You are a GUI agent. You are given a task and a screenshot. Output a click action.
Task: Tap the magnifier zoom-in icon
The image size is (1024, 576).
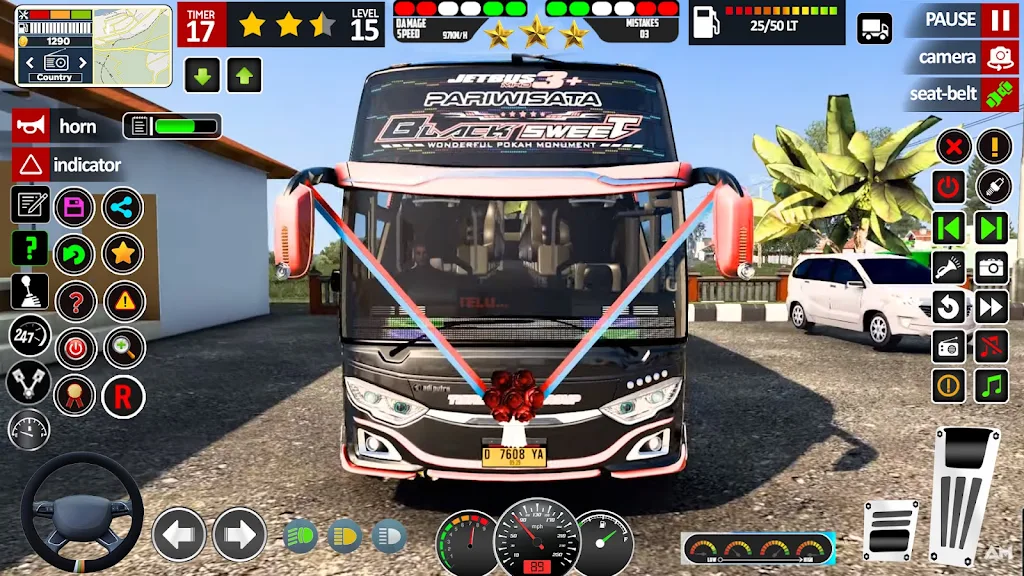(124, 348)
